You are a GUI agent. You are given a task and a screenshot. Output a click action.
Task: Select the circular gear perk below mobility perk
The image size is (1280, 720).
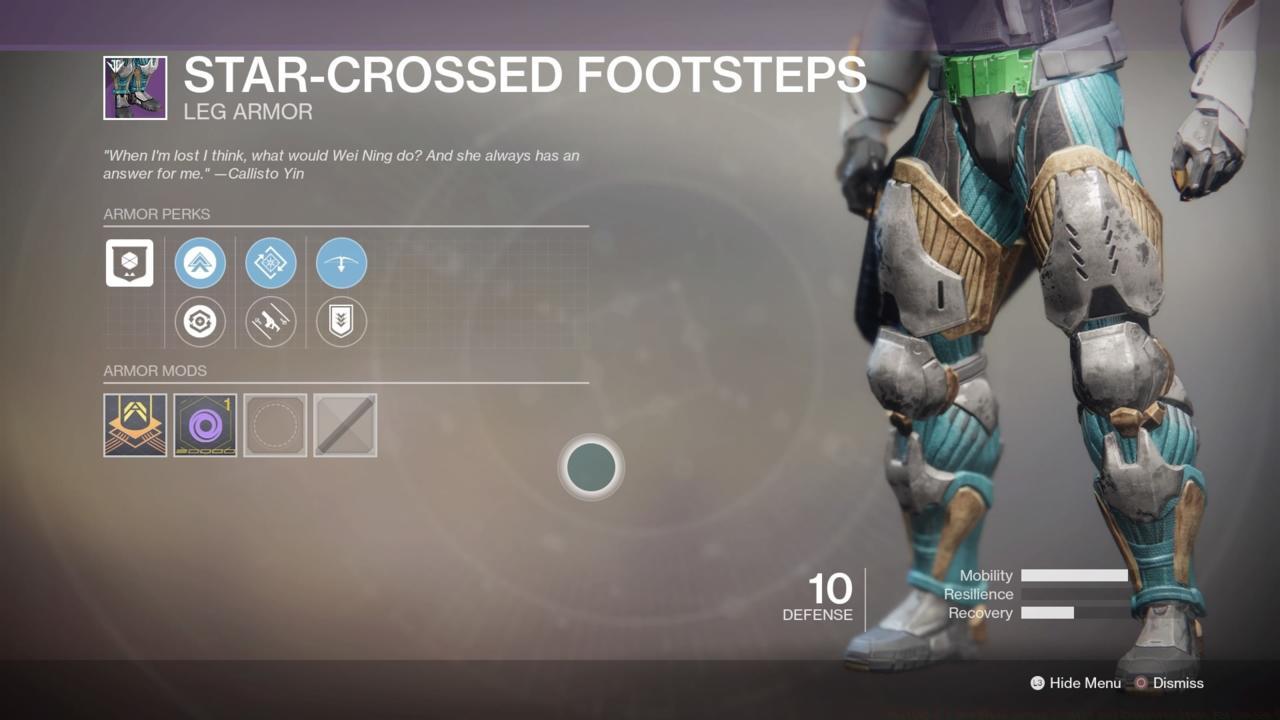click(200, 321)
